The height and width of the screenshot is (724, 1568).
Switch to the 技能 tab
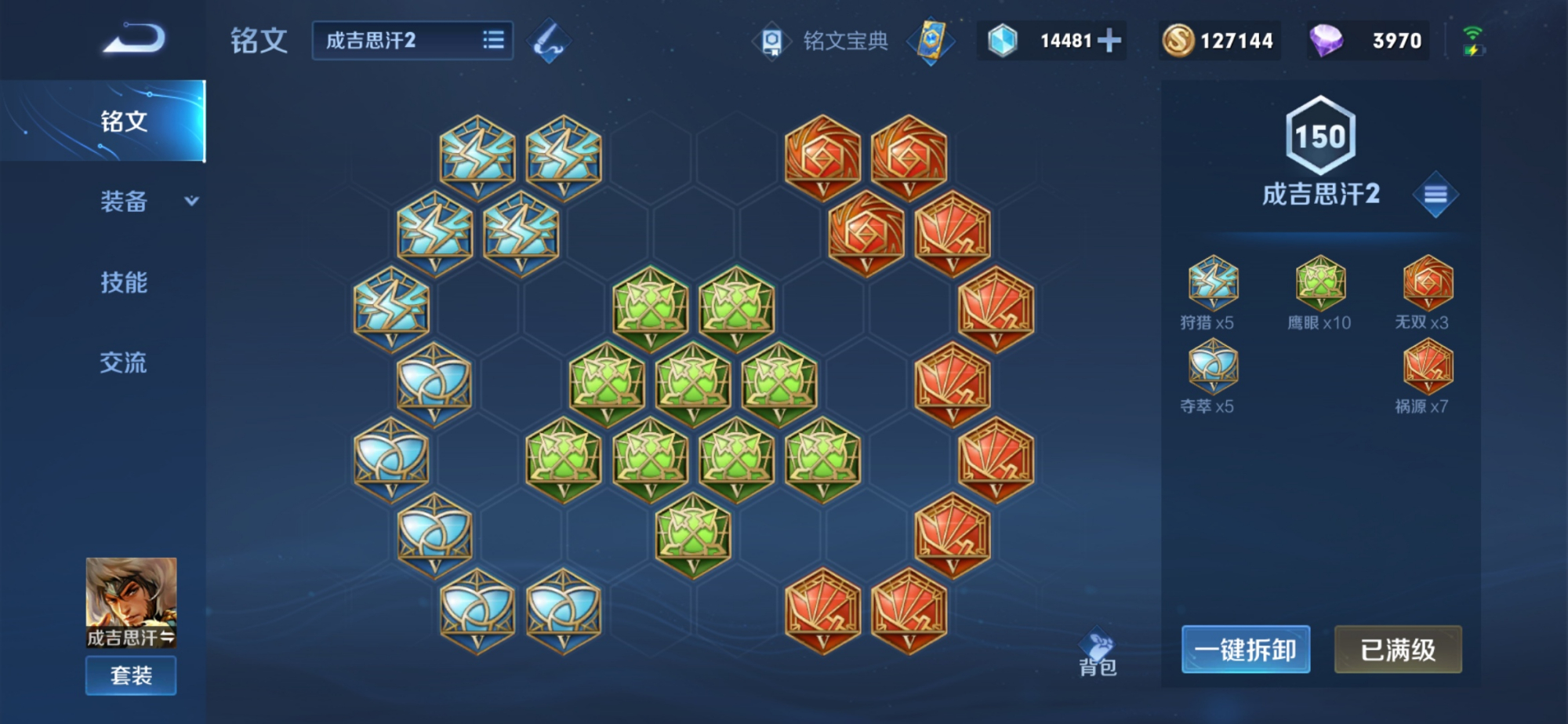click(x=124, y=282)
